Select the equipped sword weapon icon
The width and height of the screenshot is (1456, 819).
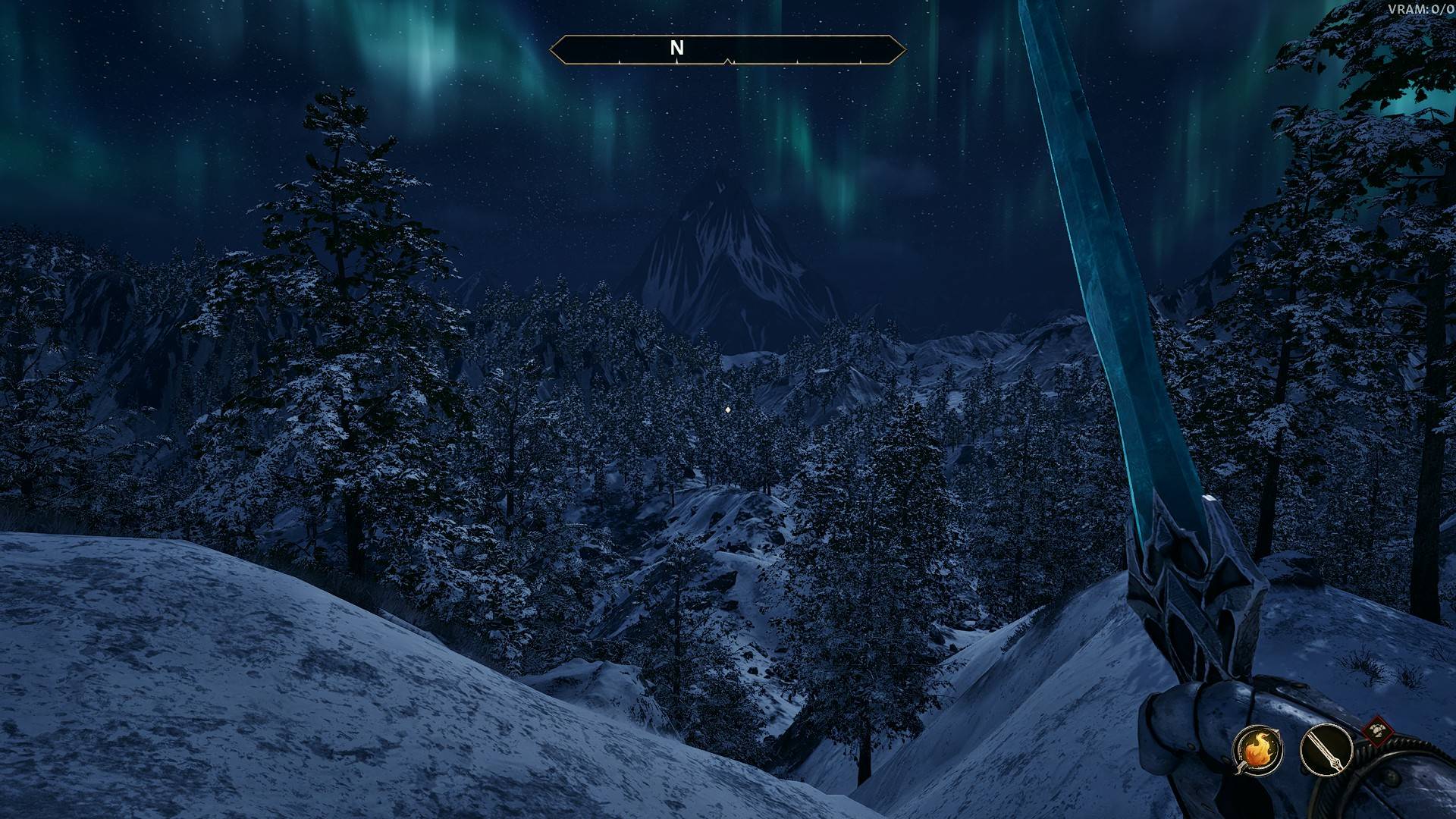tap(1326, 750)
